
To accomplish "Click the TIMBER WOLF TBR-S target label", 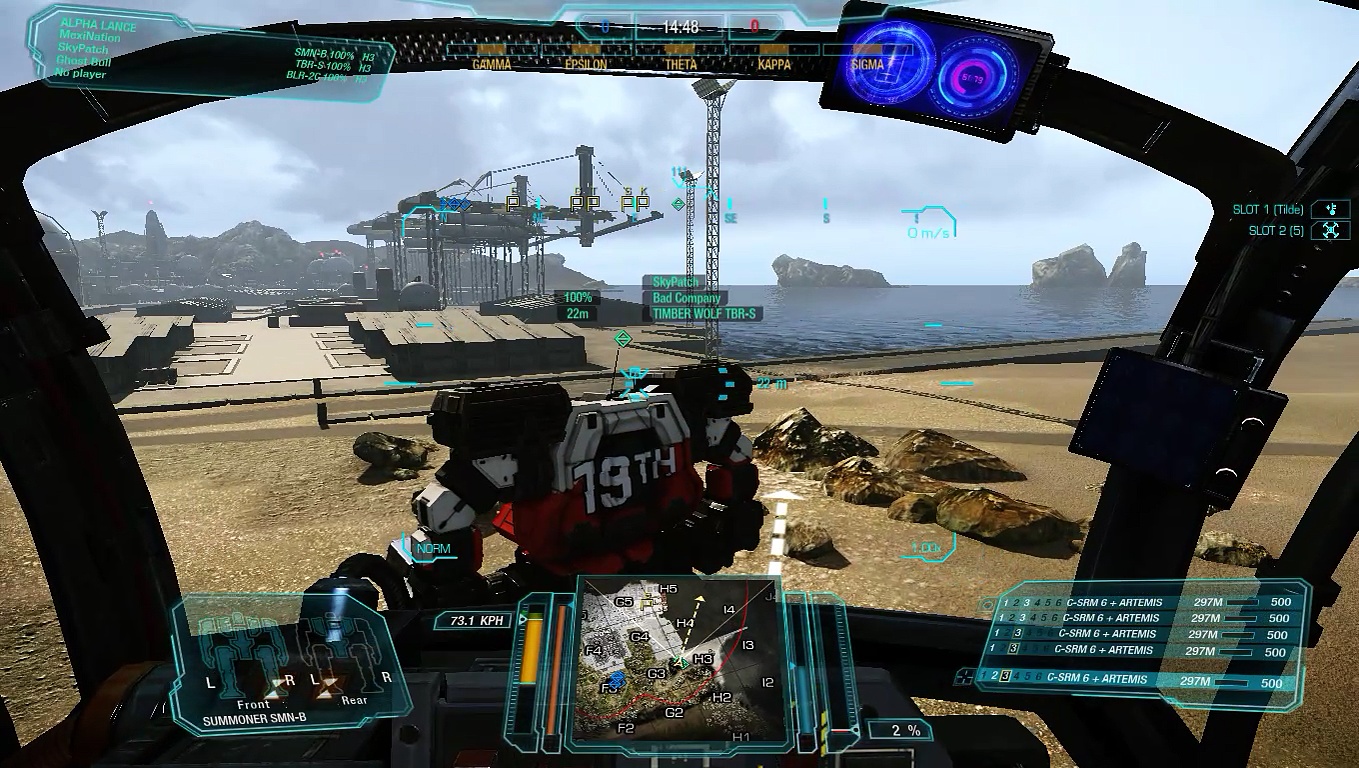I will [705, 314].
